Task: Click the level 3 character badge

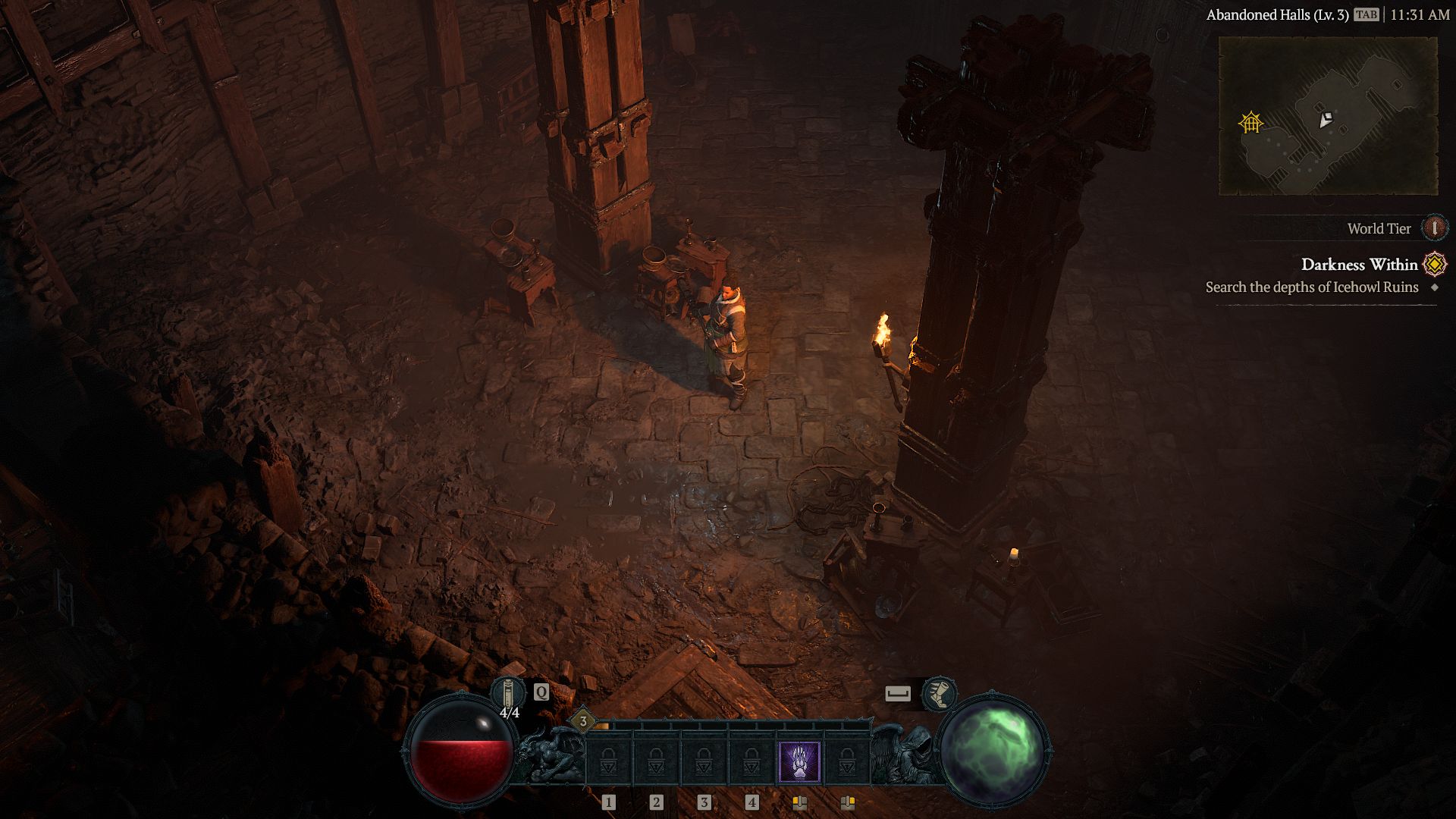Action: click(583, 721)
